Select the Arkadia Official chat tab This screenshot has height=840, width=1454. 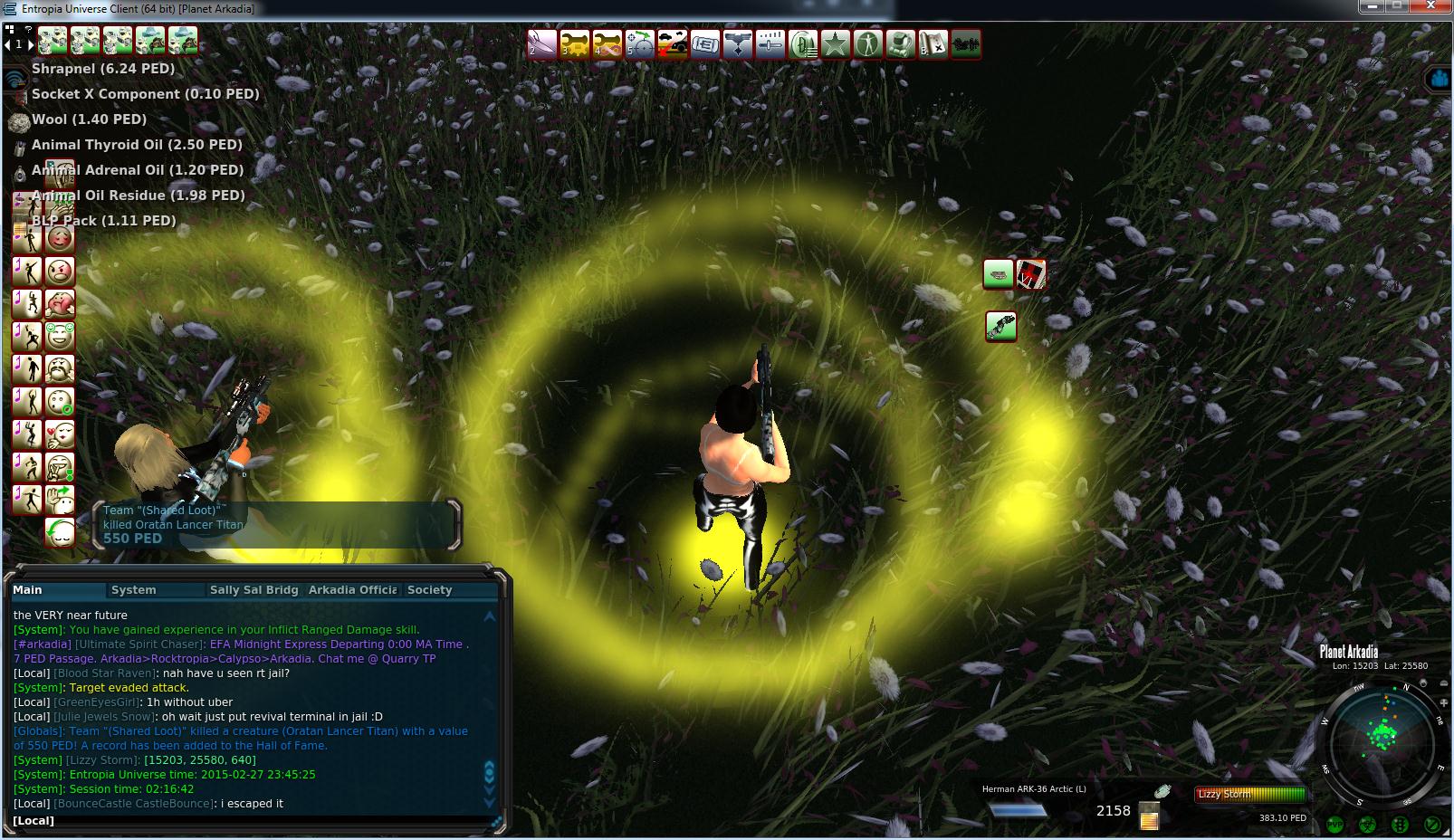tap(352, 590)
